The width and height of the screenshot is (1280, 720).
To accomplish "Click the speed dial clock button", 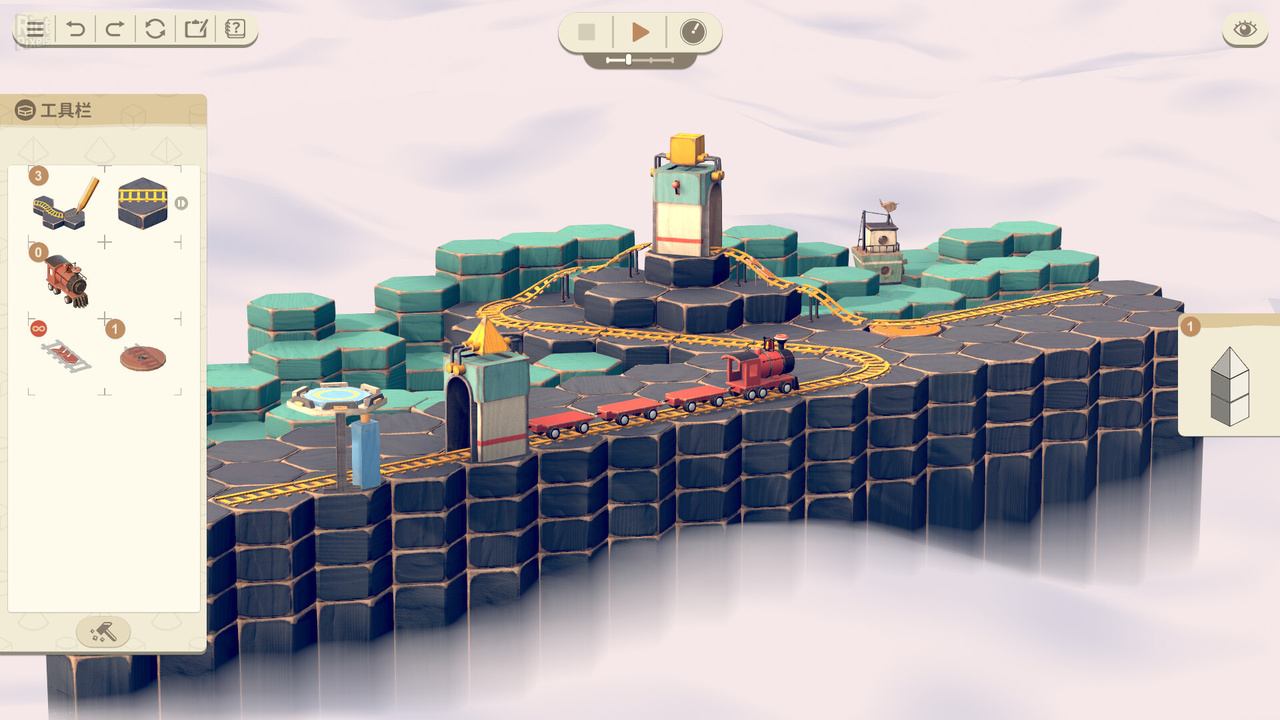I will point(692,32).
